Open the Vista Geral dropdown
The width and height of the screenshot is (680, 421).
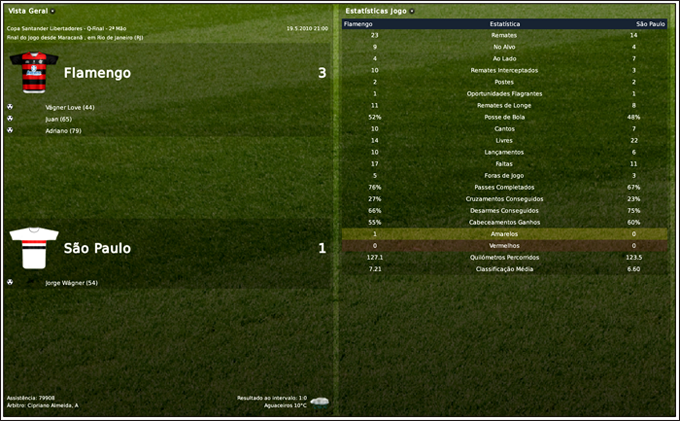(x=52, y=10)
